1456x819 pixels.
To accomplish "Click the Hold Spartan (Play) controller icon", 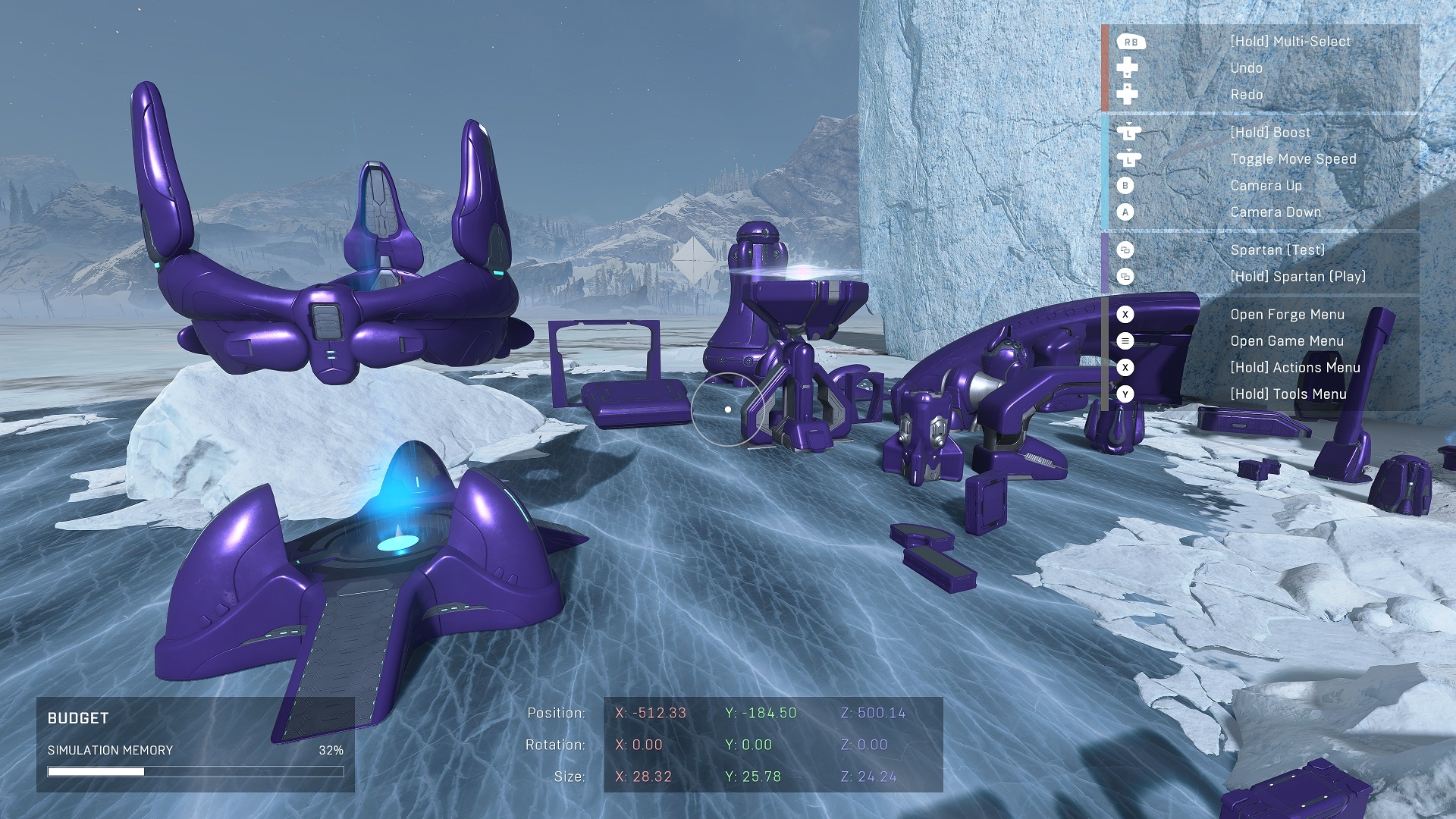I will 1125,276.
